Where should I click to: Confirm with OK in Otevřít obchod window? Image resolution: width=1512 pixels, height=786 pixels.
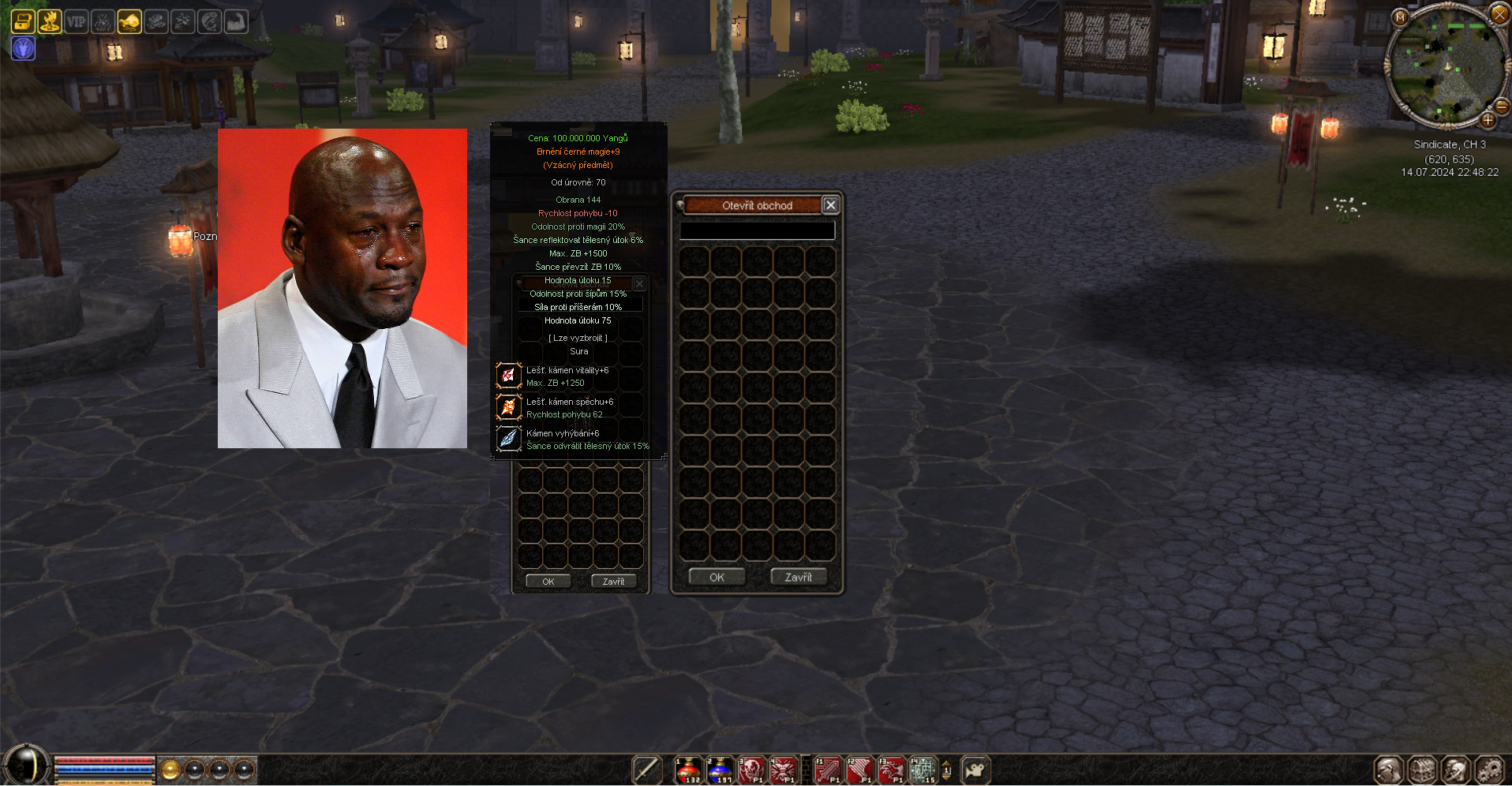(716, 577)
